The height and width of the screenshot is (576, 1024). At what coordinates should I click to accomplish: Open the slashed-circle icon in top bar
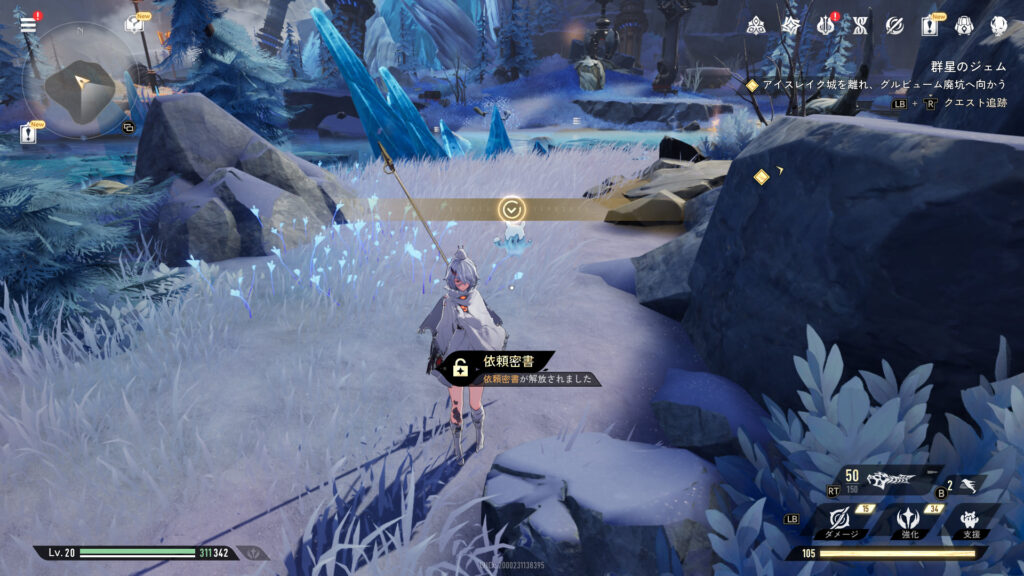895,25
